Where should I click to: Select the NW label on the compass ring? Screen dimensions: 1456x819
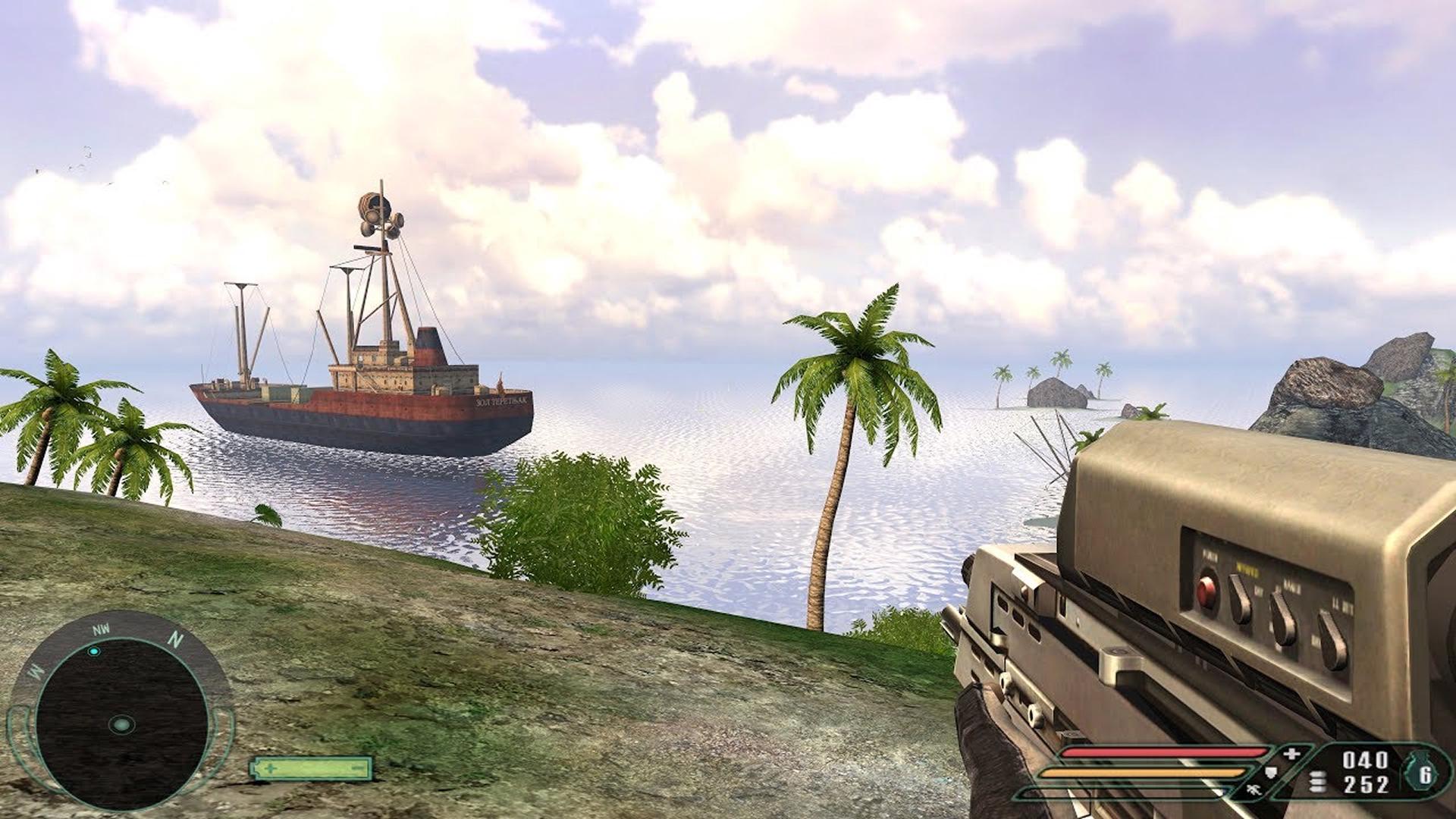[101, 630]
